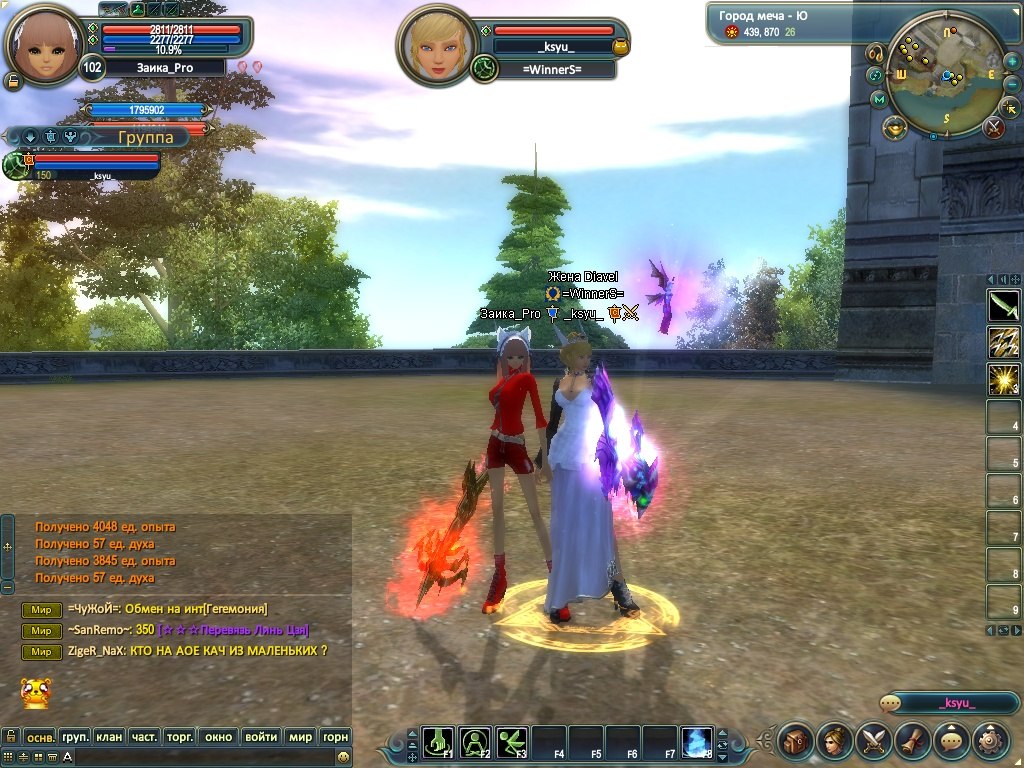Screen dimensions: 1024x768
Task: Switch to the "клан" chat tab
Action: (109, 737)
